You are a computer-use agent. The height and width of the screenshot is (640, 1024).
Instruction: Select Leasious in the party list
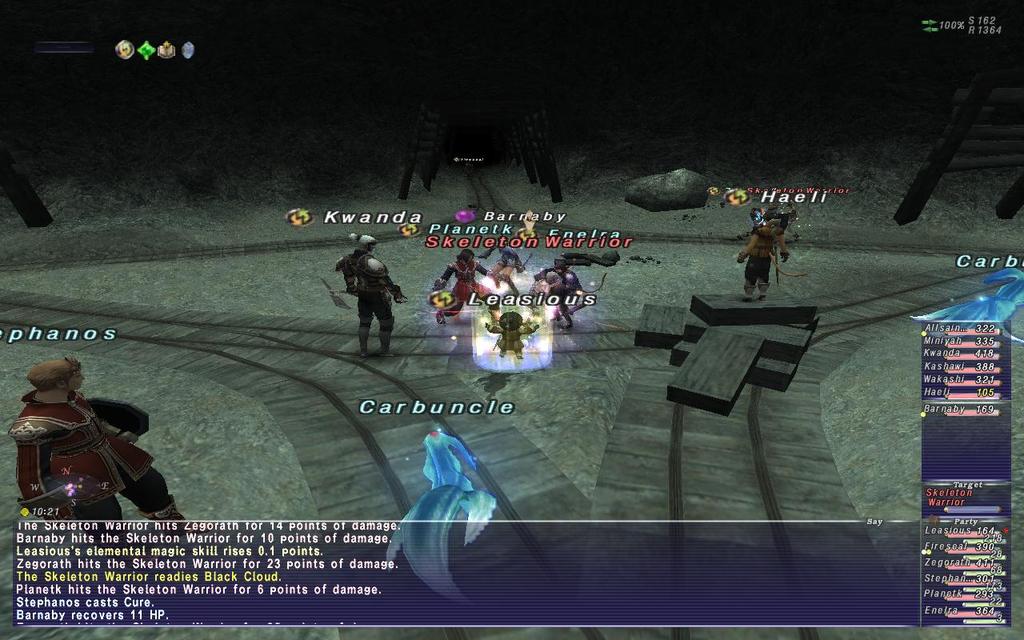pyautogui.click(x=964, y=531)
